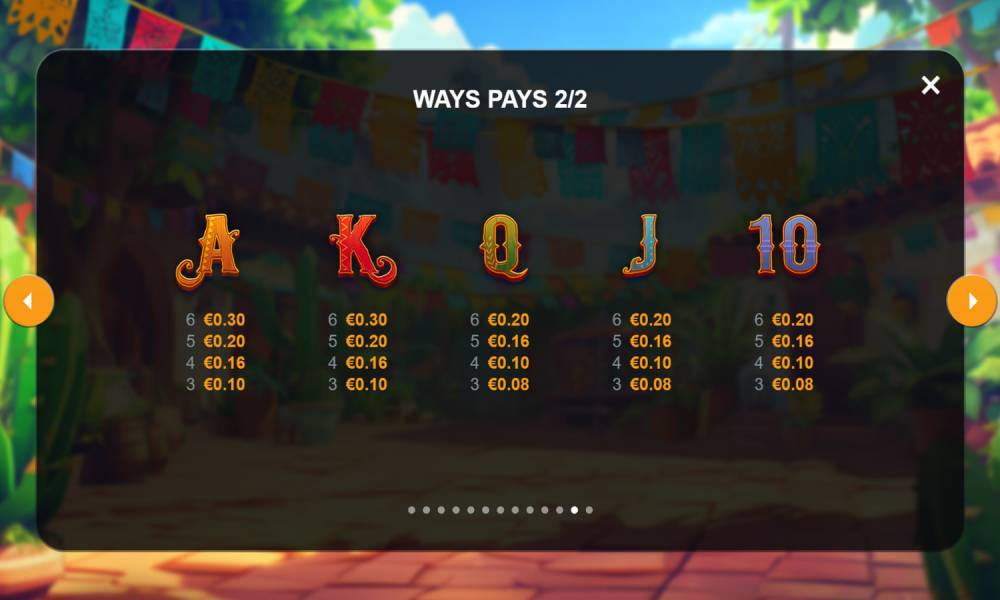Screen dimensions: 1000x600
Task: Advance to the next paytable page
Action: (971, 301)
